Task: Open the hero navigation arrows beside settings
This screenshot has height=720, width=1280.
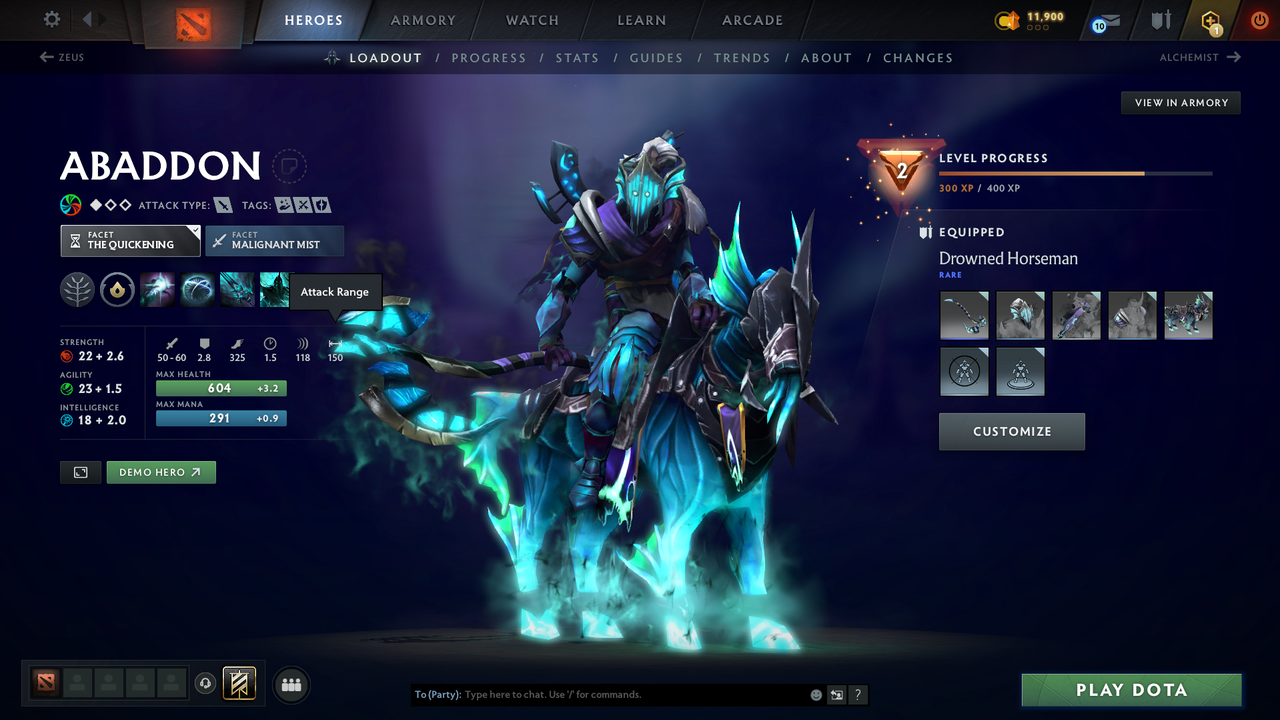Action: (x=95, y=18)
